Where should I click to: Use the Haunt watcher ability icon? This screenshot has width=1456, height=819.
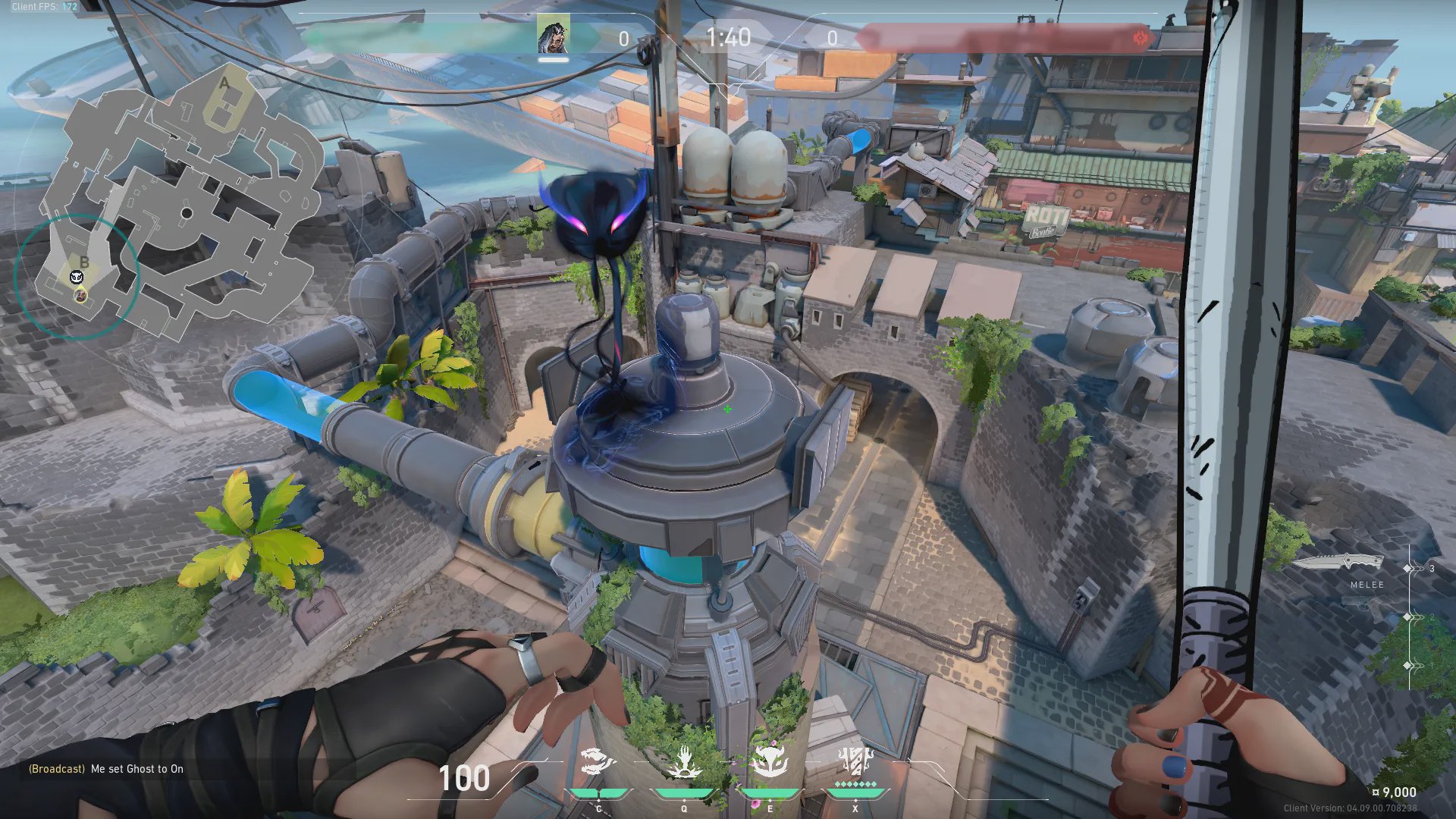coord(770,762)
